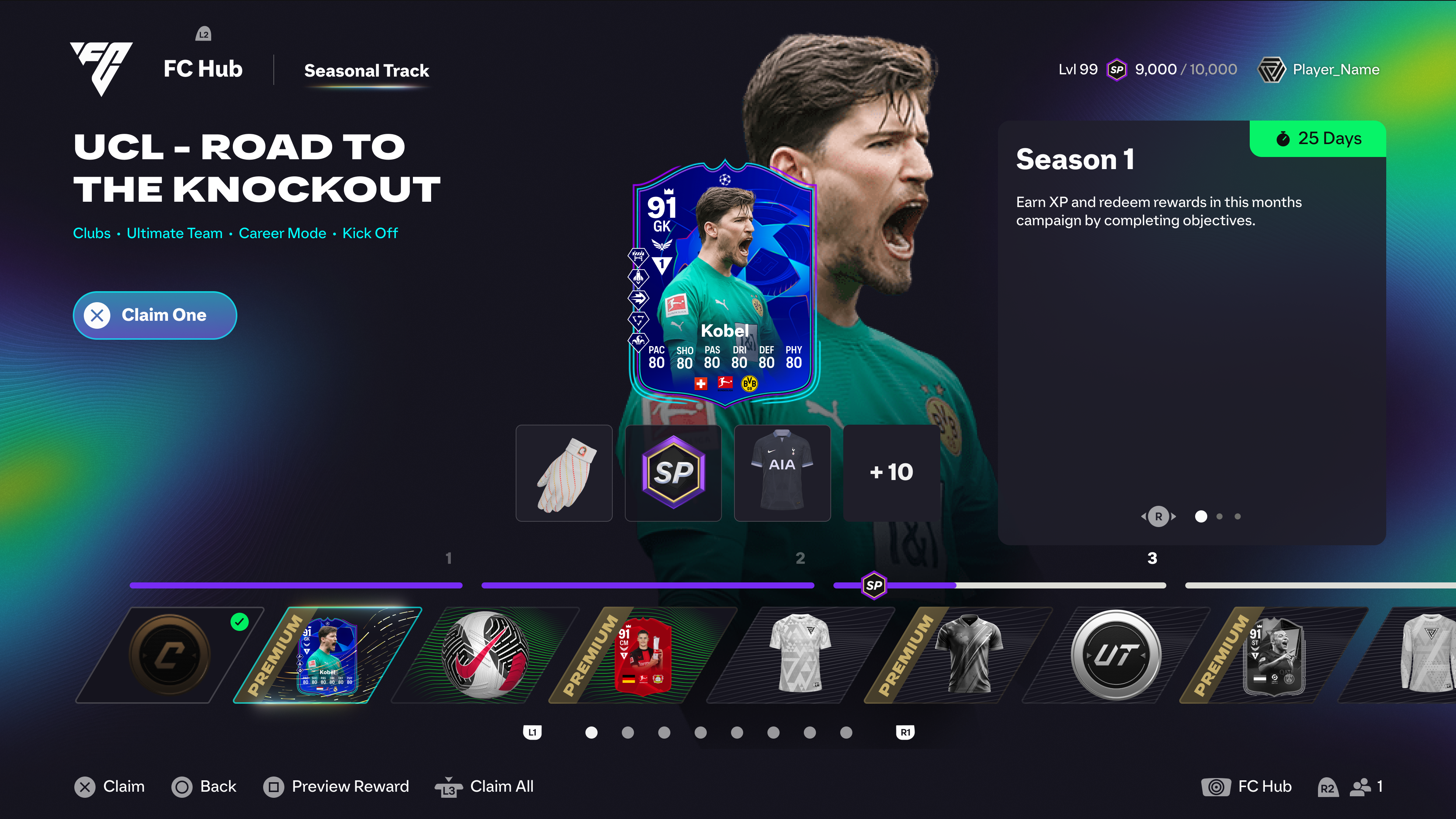Expand the +10 more rewards tile

click(891, 473)
